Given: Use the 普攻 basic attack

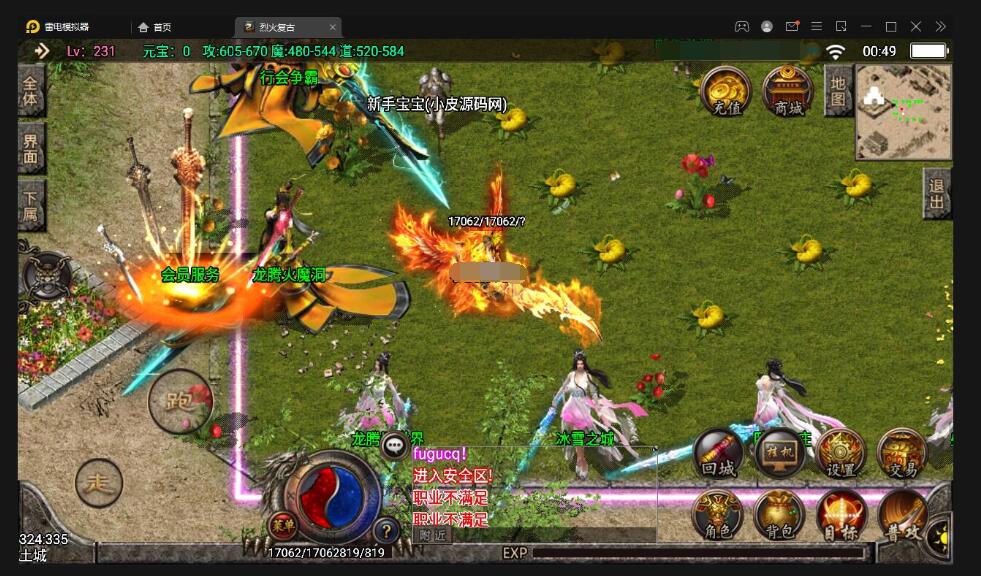Looking at the screenshot, I should [902, 516].
